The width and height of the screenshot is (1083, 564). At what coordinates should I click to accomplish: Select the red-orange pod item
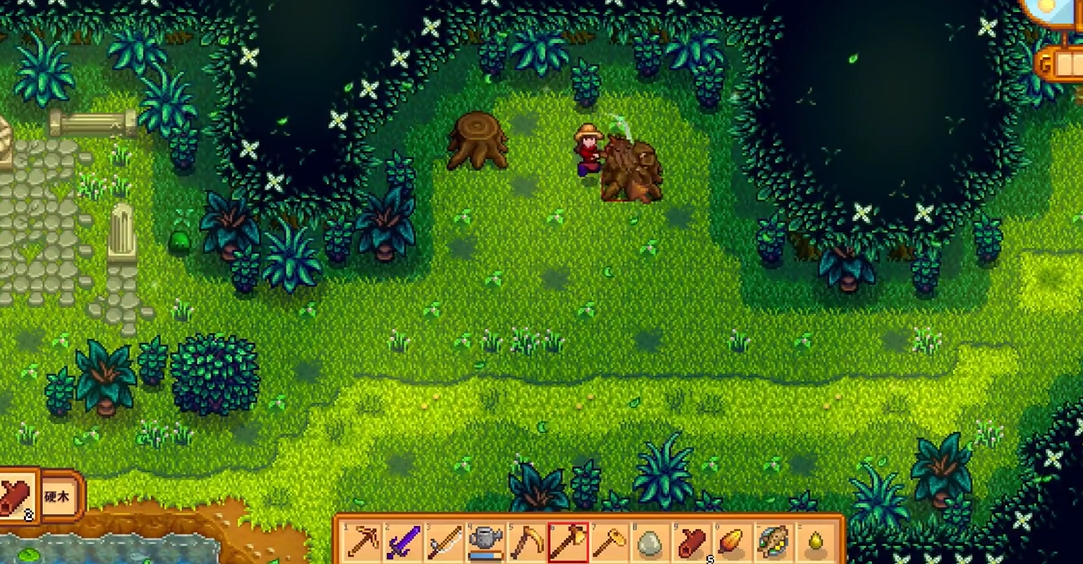pos(732,543)
